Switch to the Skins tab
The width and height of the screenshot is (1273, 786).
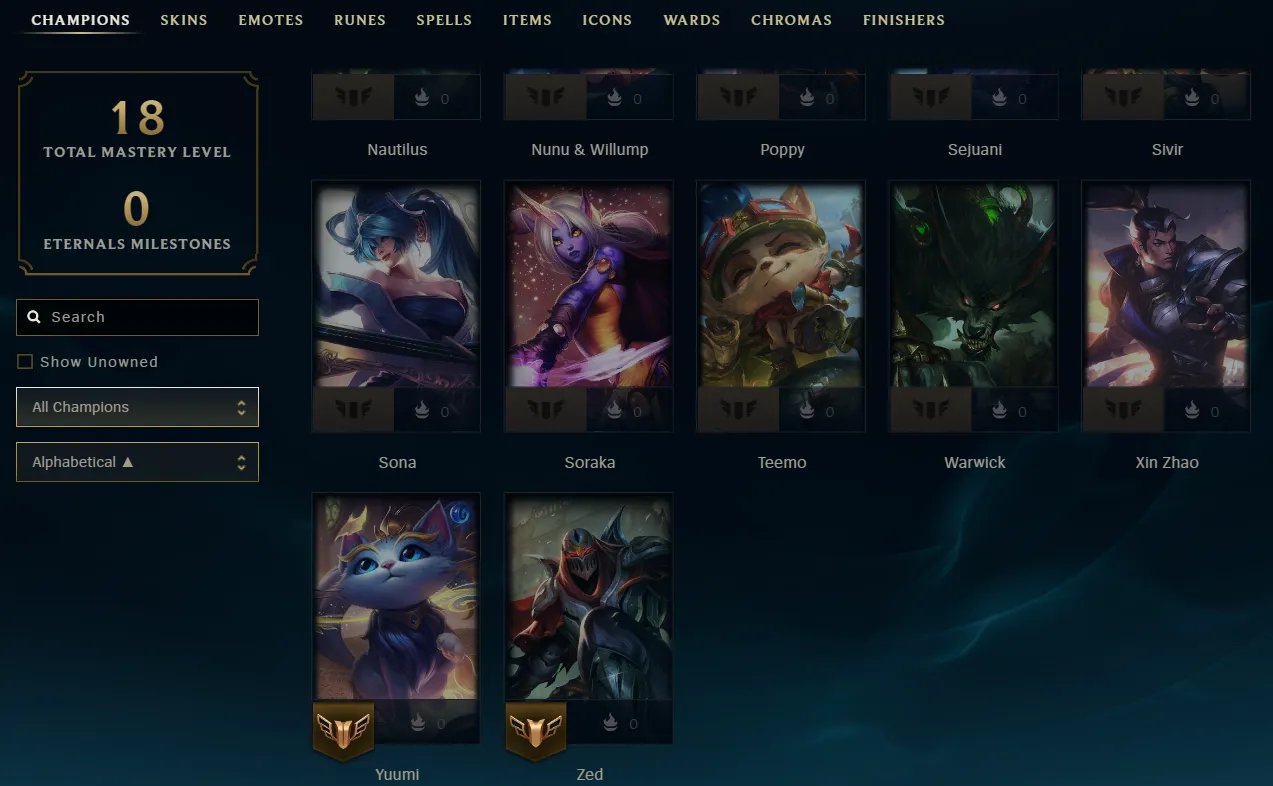[184, 20]
